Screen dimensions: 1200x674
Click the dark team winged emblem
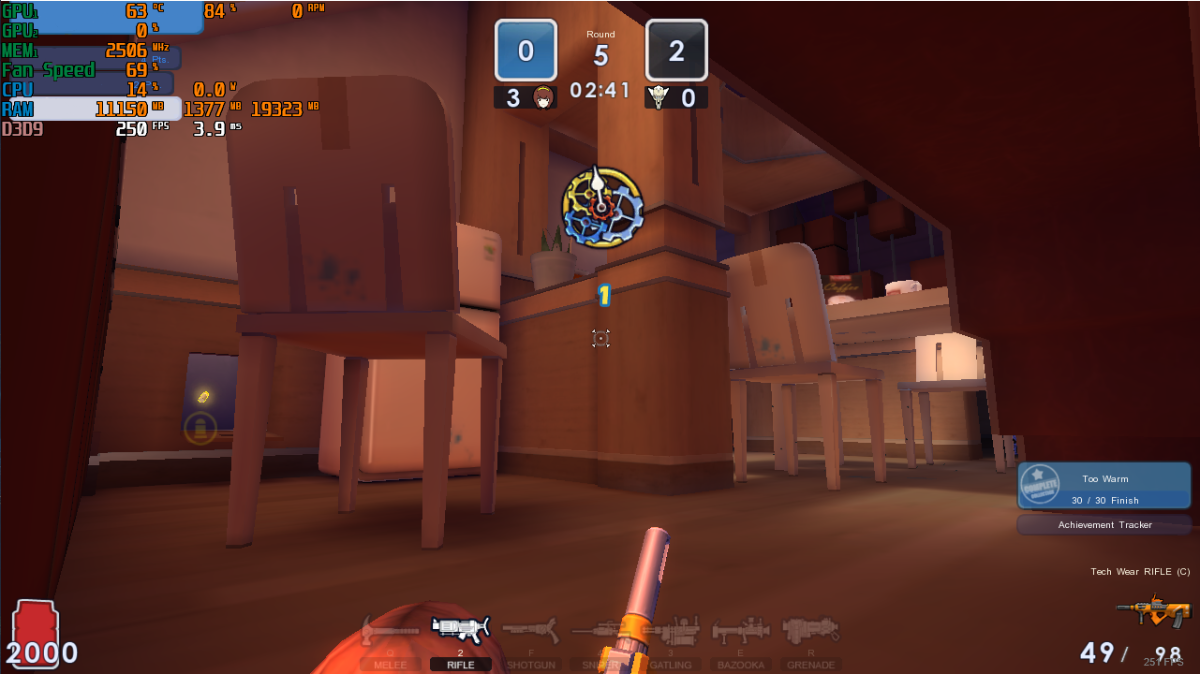(x=658, y=98)
